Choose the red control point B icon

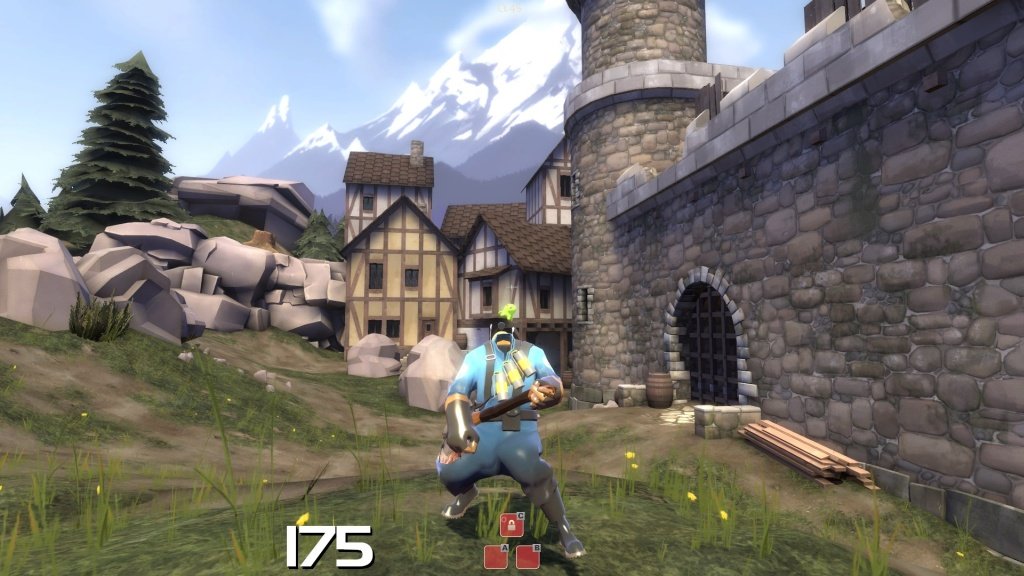point(528,557)
